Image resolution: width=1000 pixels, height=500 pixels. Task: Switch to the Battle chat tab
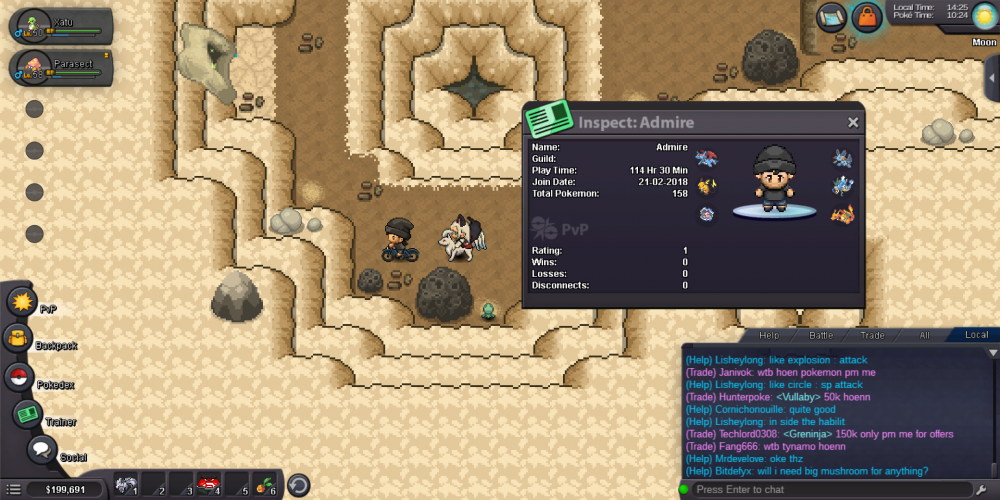pyautogui.click(x=820, y=335)
